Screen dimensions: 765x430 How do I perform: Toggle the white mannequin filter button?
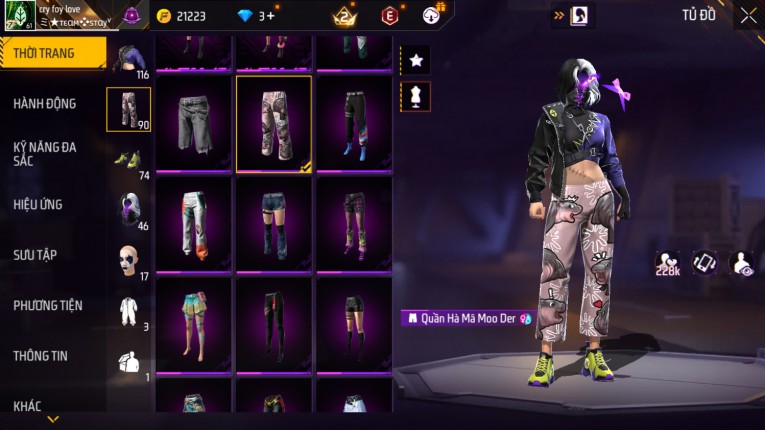pyautogui.click(x=416, y=96)
